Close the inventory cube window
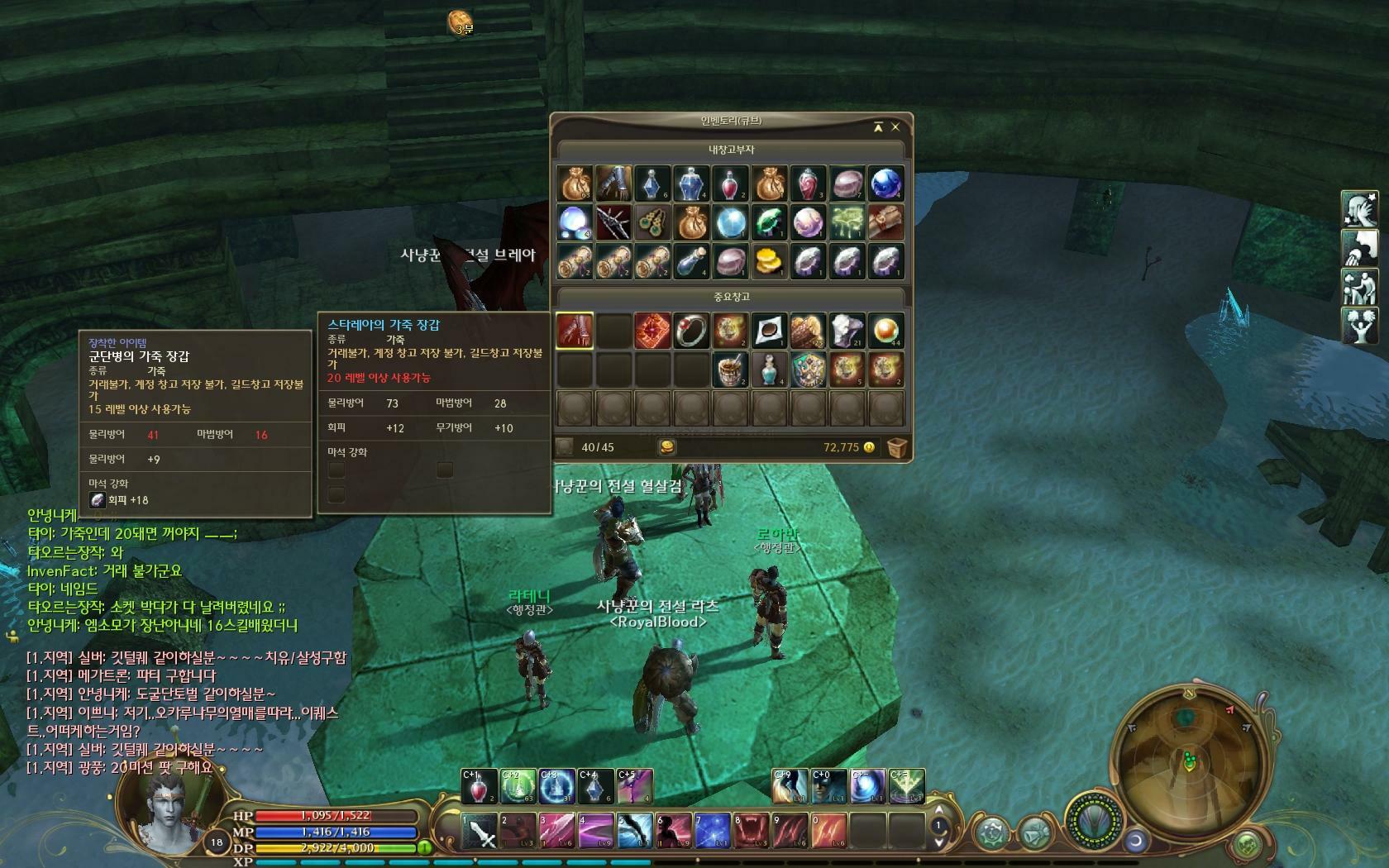Screen dimensions: 1389x868 (895, 127)
